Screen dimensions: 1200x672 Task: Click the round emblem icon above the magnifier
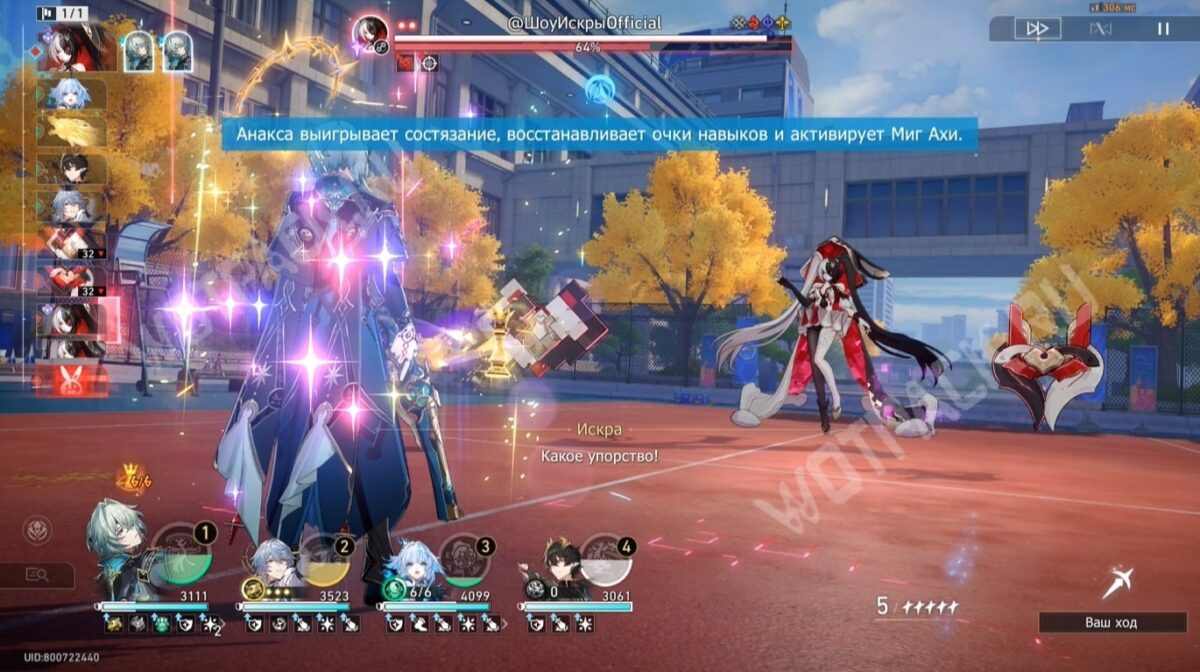pos(38,528)
